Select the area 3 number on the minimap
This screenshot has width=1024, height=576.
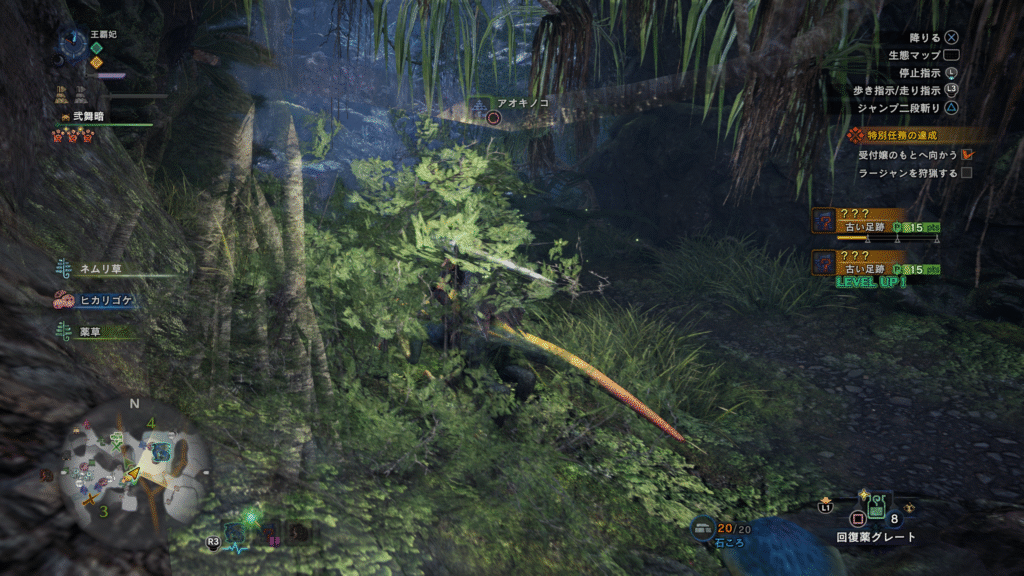coord(103,511)
